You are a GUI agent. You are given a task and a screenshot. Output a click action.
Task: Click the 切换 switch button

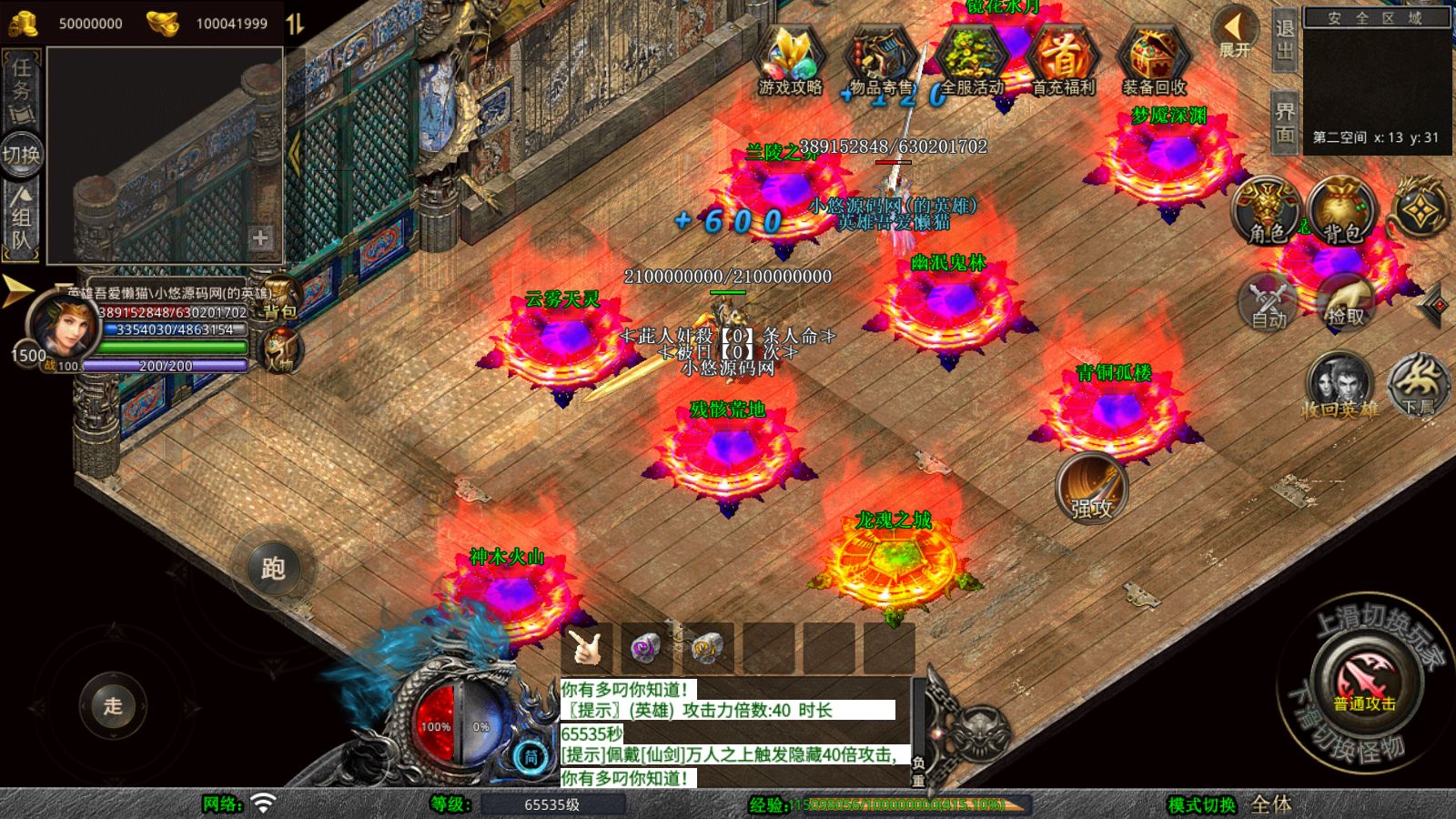[x=21, y=155]
